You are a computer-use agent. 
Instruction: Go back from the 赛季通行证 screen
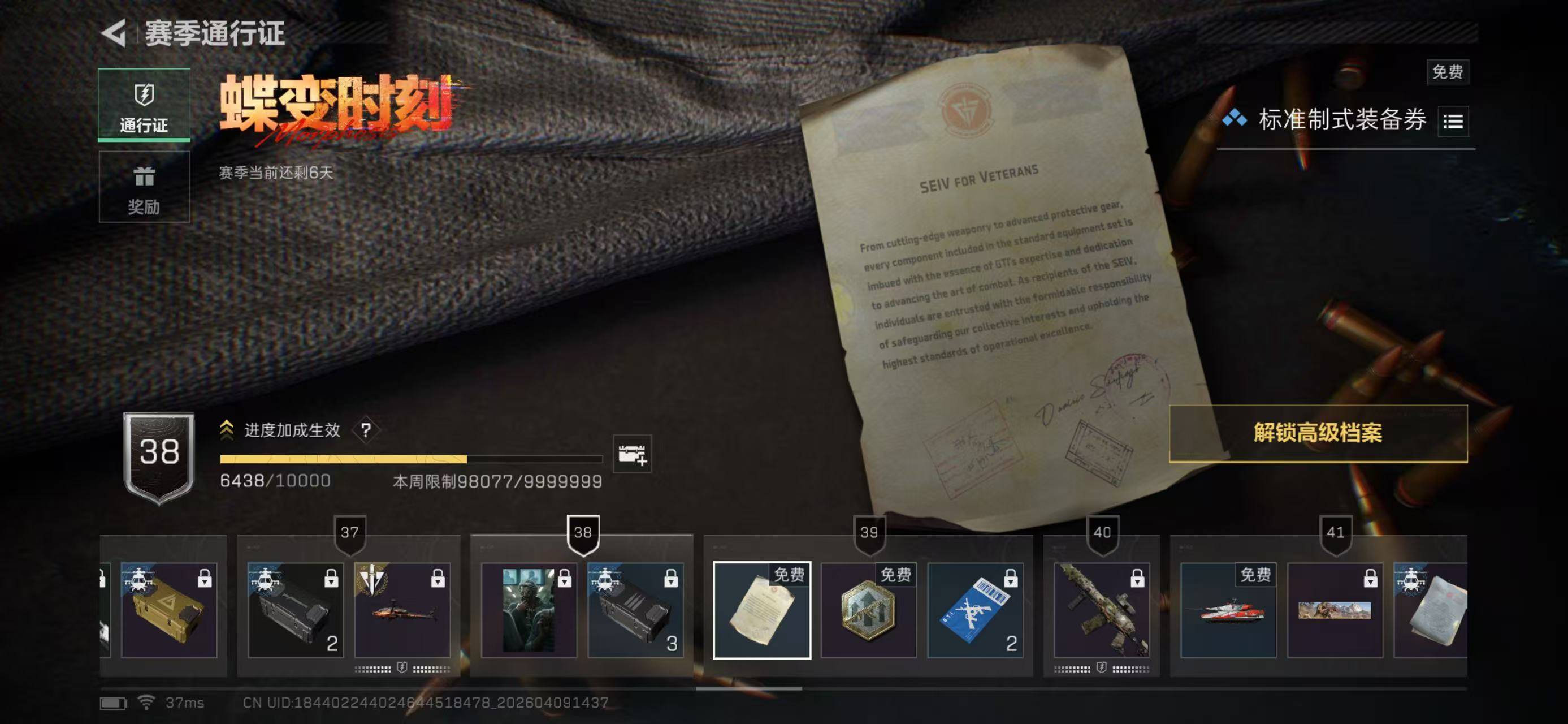114,33
